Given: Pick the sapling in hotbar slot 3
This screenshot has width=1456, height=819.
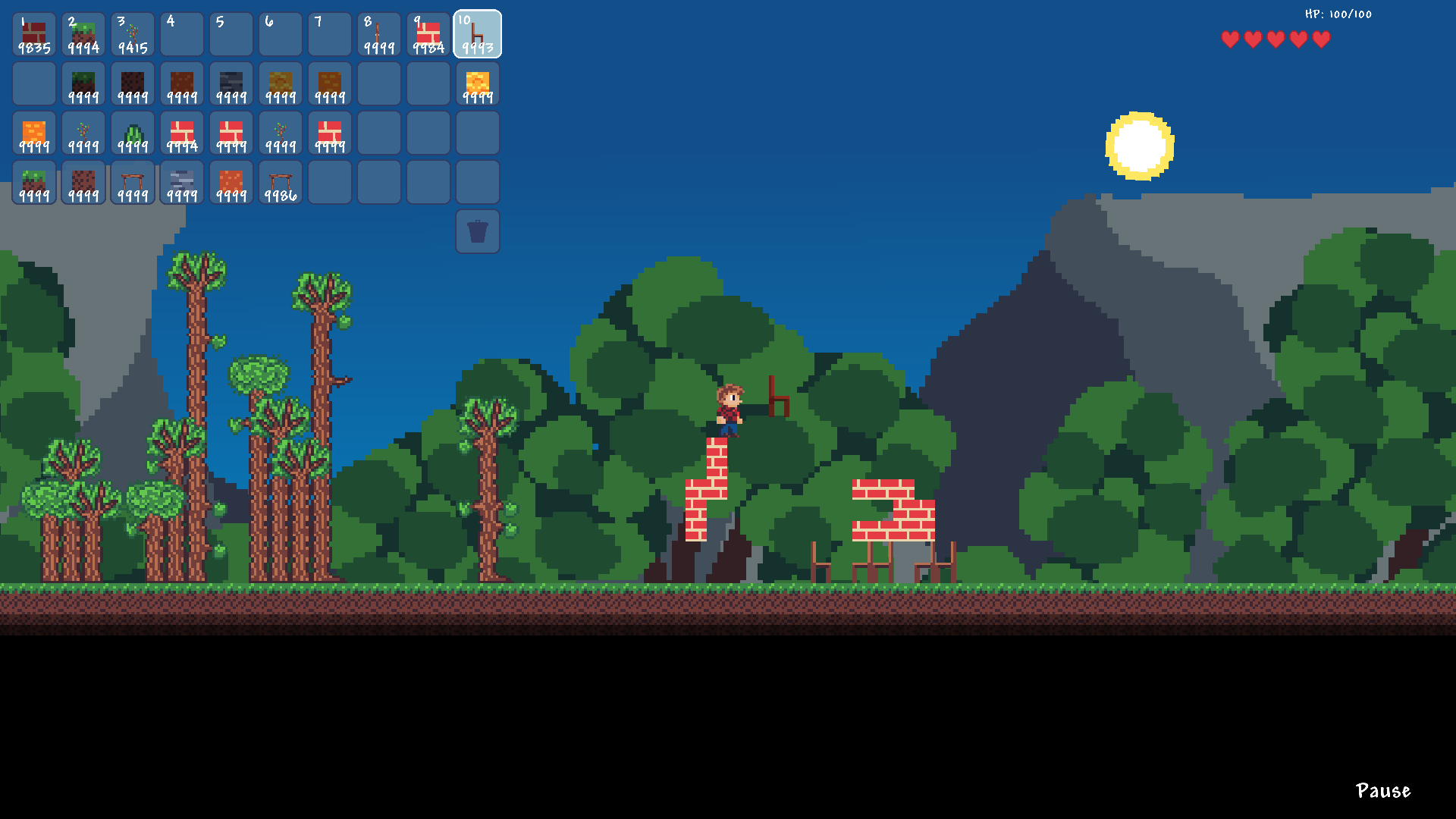Looking at the screenshot, I should point(133,35).
